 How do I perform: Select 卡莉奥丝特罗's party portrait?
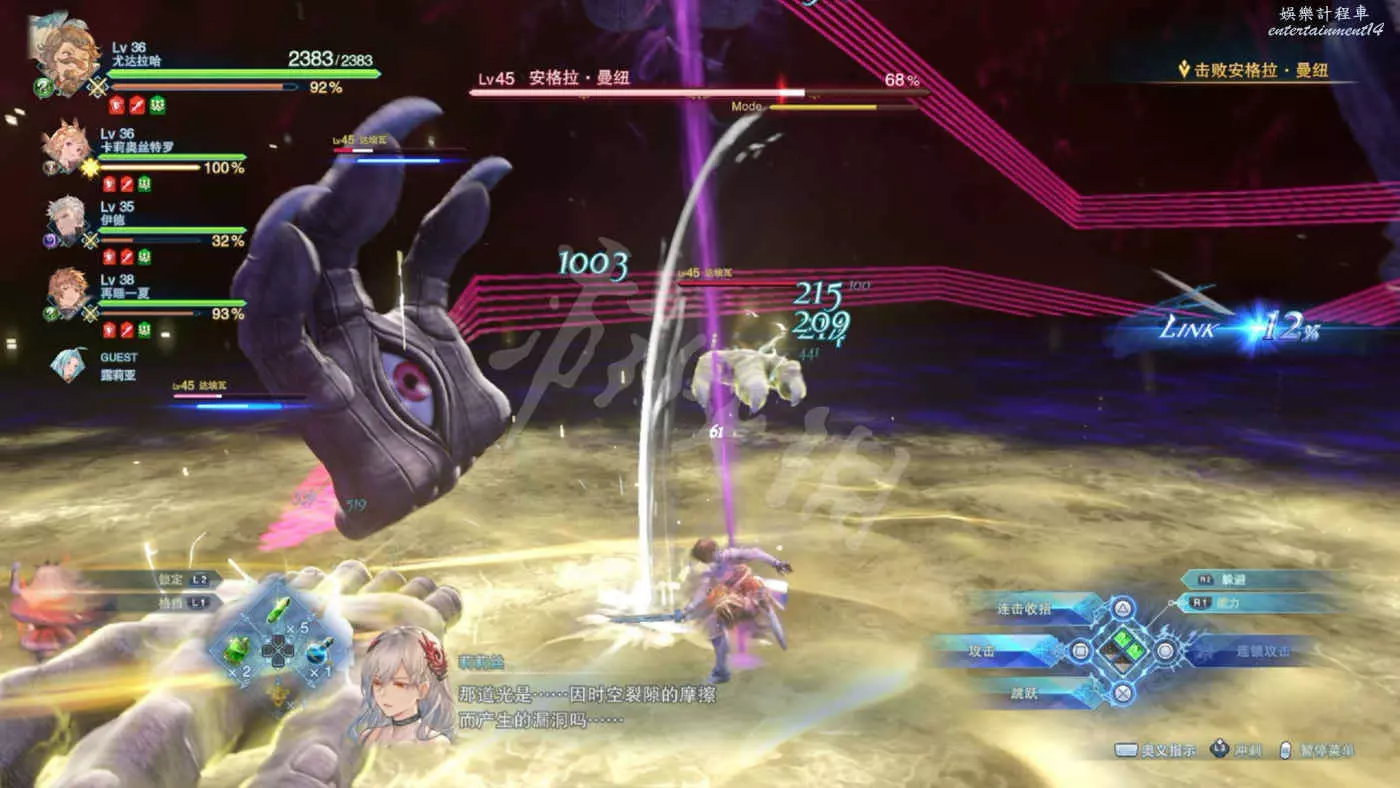[65, 148]
